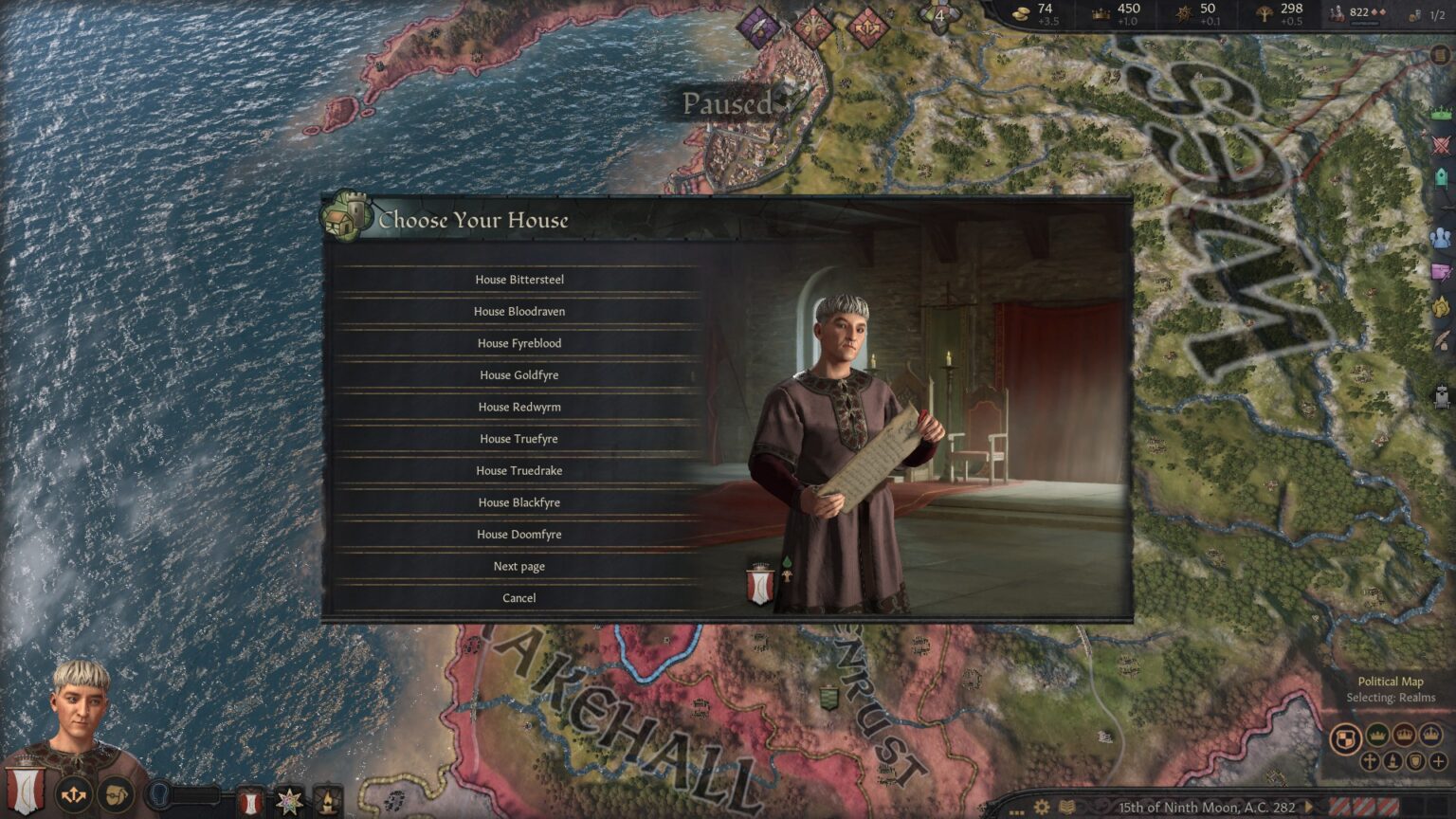Choose House Goldfyre
This screenshot has width=1456, height=819.
pos(519,375)
